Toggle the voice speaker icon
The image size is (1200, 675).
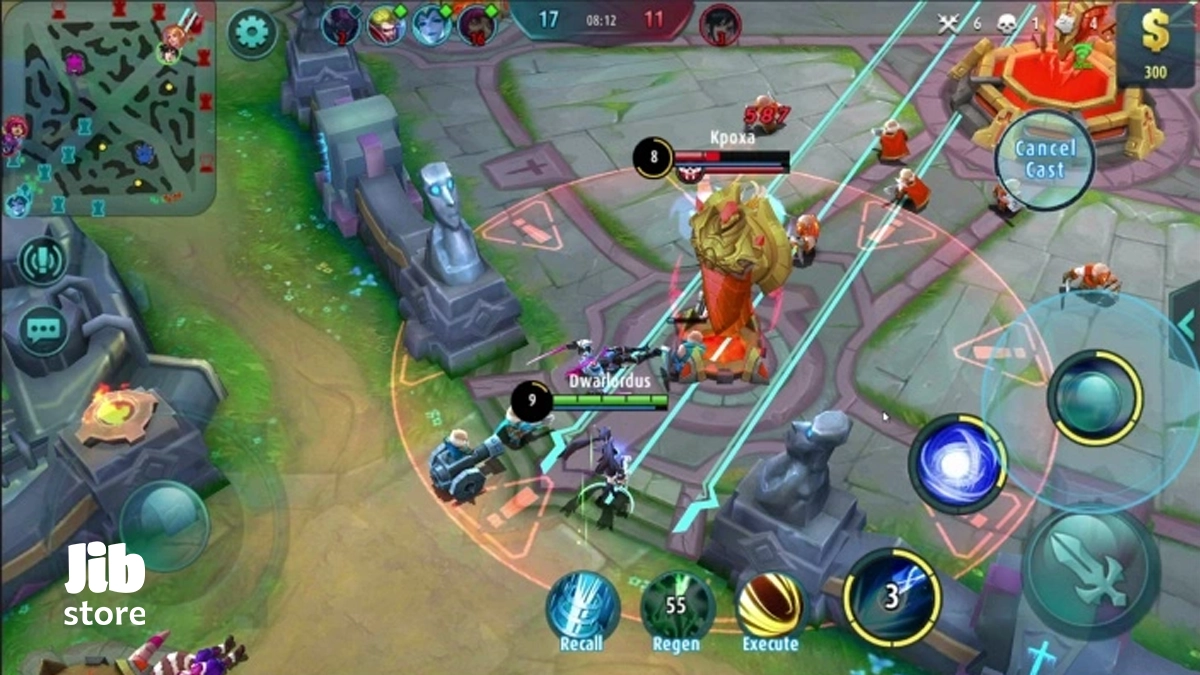pyautogui.click(x=42, y=262)
